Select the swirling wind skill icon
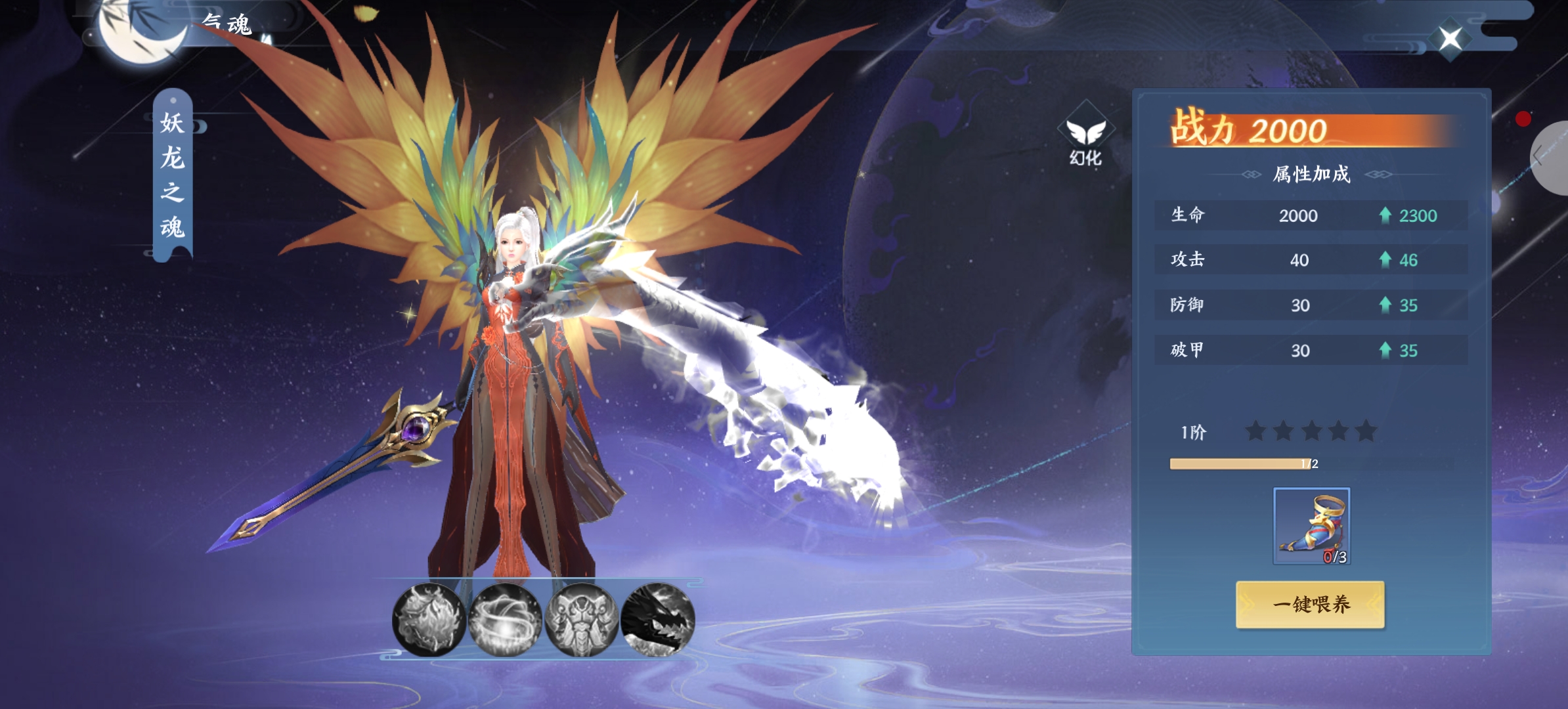 (x=506, y=620)
